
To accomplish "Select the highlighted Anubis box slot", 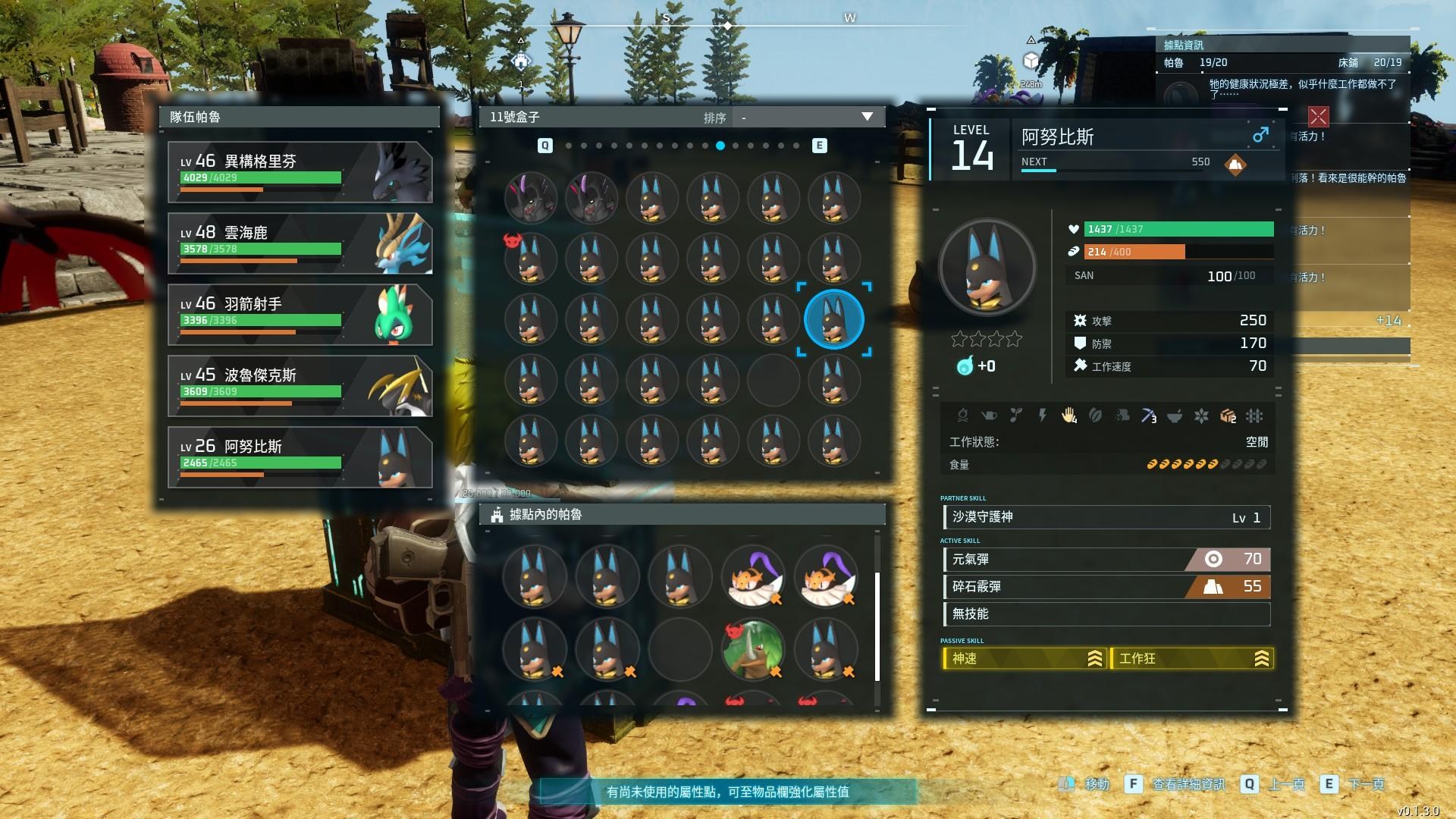I will point(833,319).
